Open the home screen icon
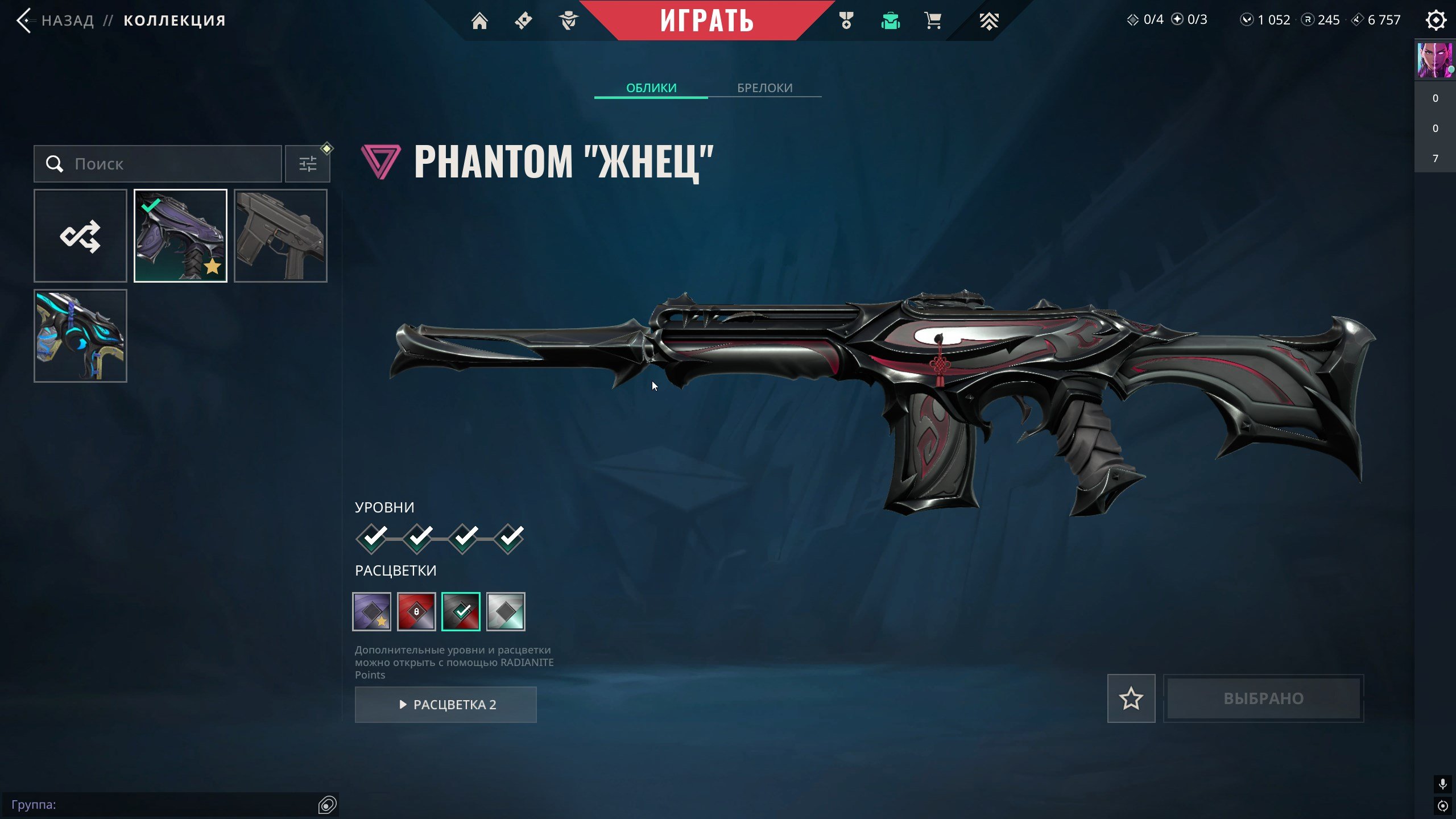This screenshot has width=1456, height=819. coord(479,20)
